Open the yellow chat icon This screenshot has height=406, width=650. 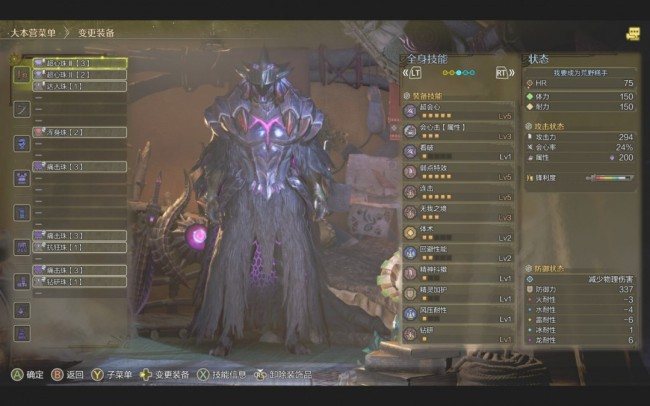tap(632, 33)
